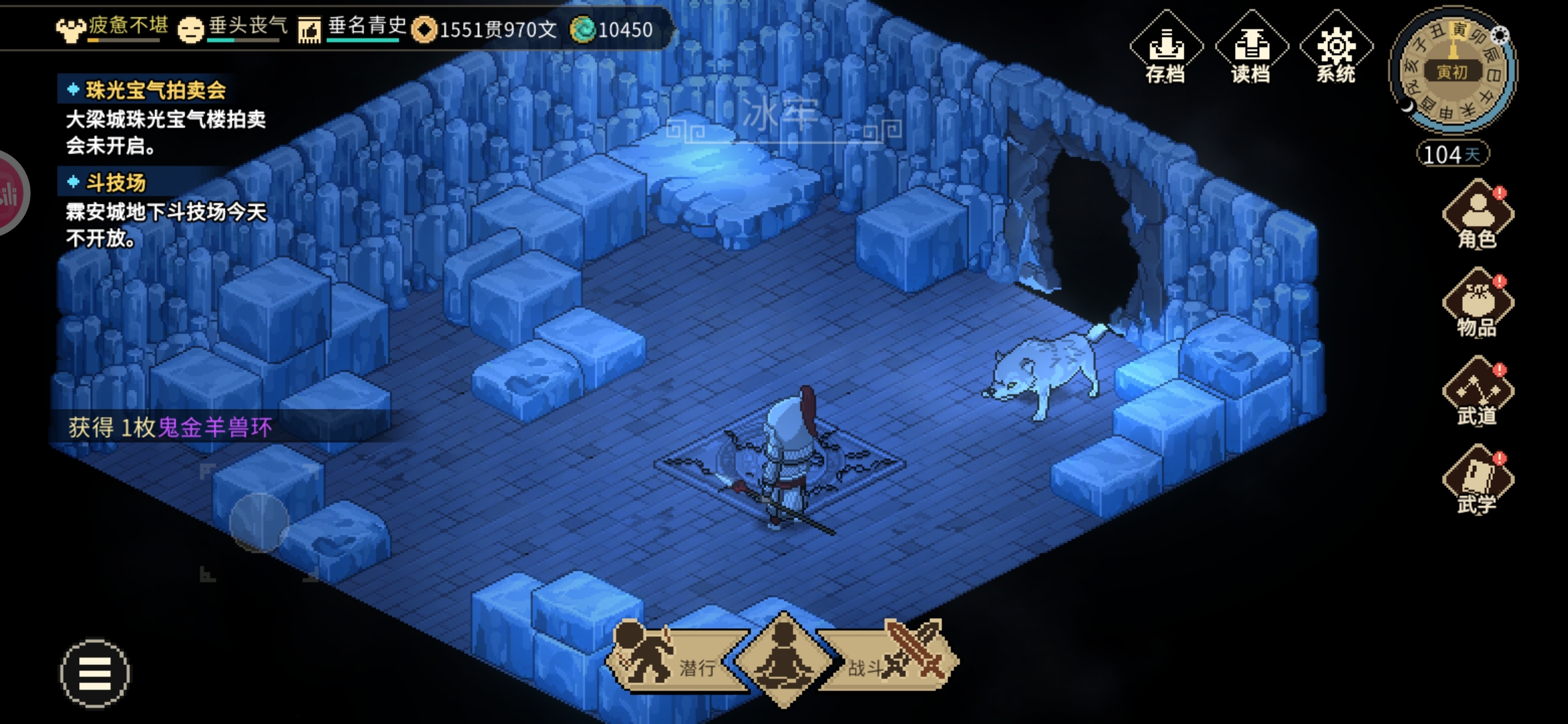Open the round hamburger menu button

click(94, 673)
